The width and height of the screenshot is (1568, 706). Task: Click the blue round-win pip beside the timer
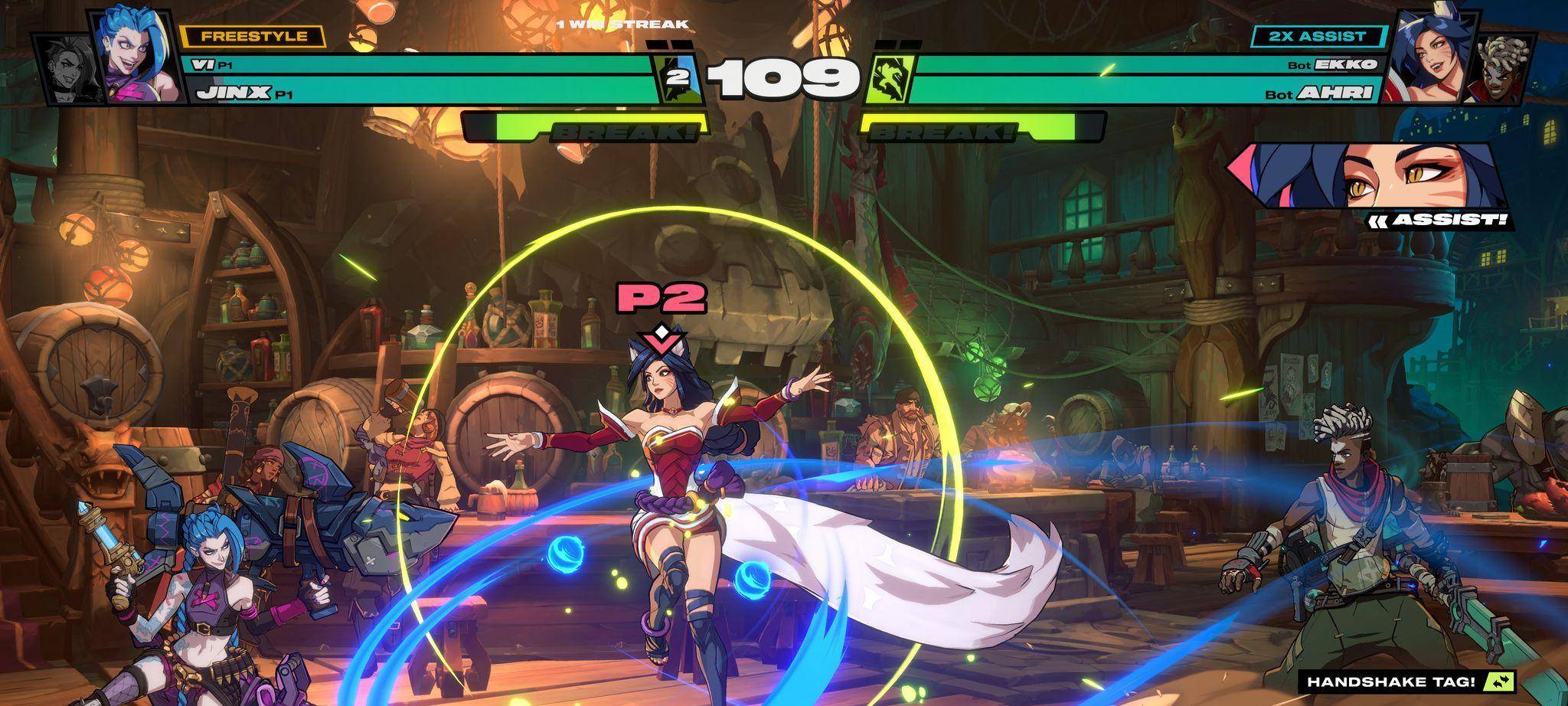(x=677, y=75)
